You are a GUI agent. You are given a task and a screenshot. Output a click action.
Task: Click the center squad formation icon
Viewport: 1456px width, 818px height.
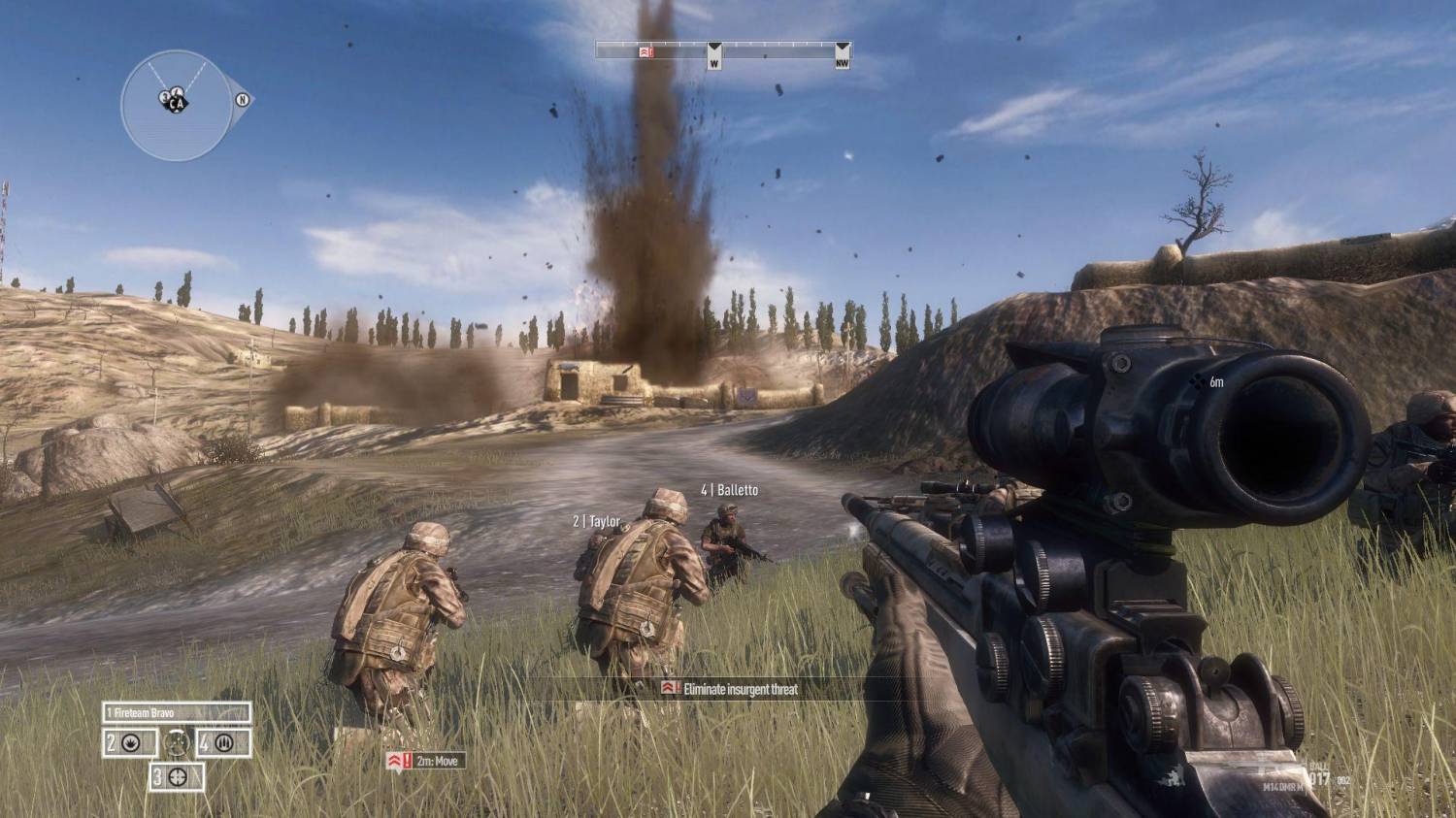point(177,743)
